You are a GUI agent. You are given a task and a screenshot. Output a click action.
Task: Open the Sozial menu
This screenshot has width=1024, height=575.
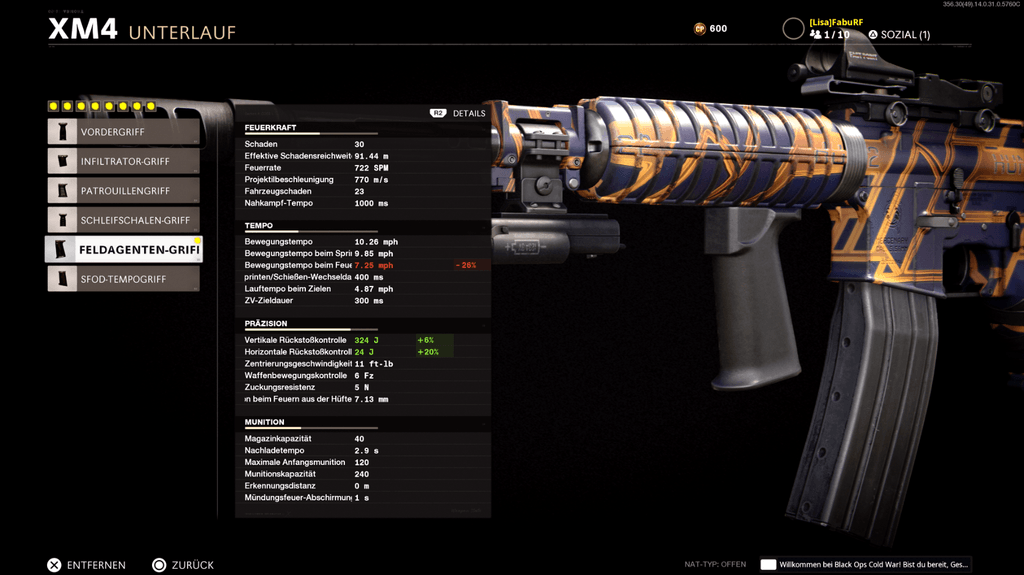coord(899,35)
